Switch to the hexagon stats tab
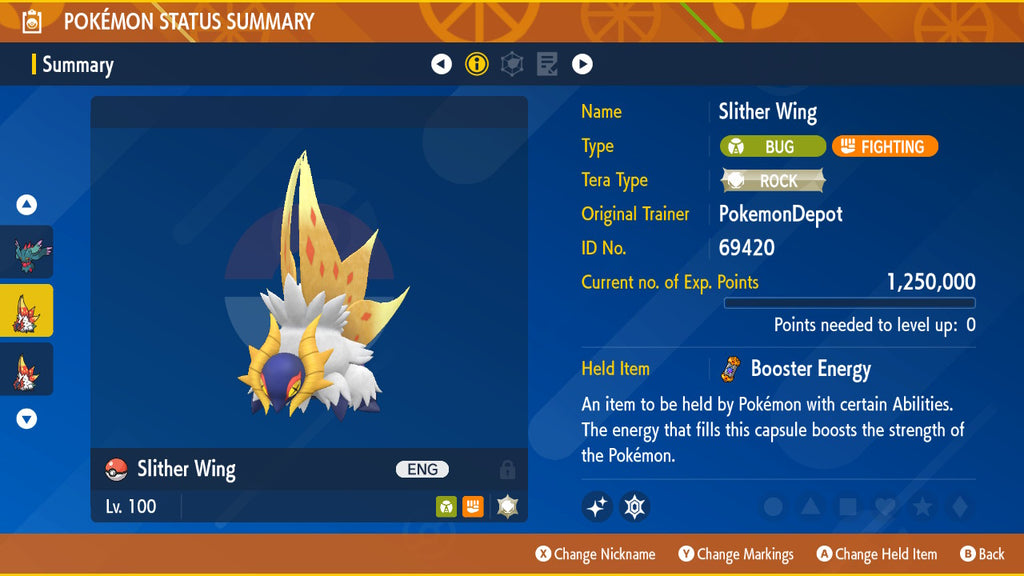 coord(512,64)
